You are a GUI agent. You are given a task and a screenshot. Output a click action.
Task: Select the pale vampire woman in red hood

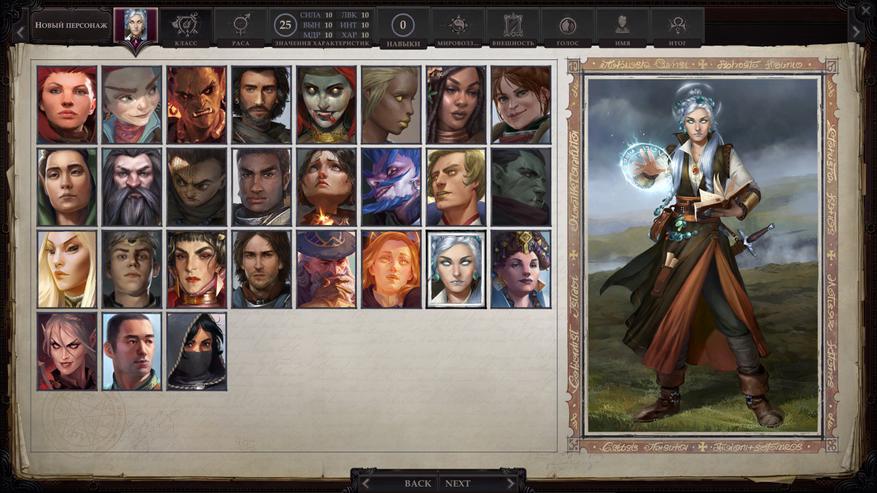pyautogui.click(x=327, y=105)
